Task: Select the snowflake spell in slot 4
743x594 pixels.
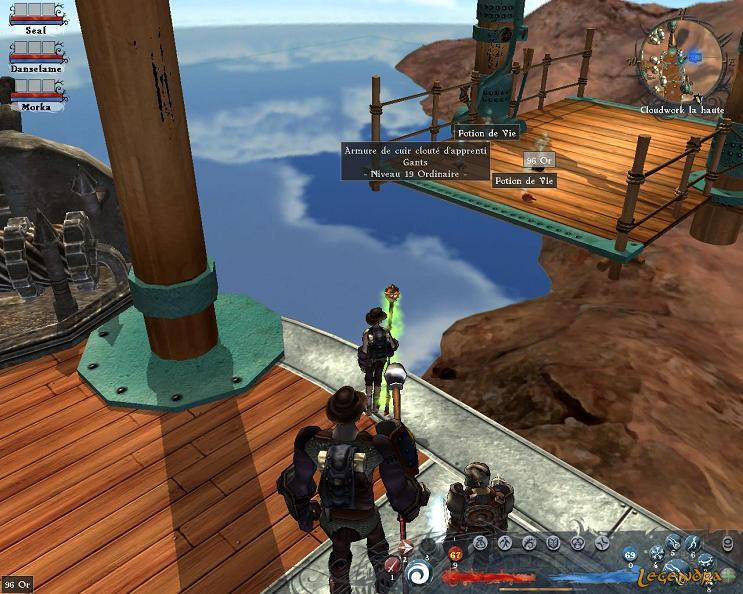Action: click(x=658, y=553)
